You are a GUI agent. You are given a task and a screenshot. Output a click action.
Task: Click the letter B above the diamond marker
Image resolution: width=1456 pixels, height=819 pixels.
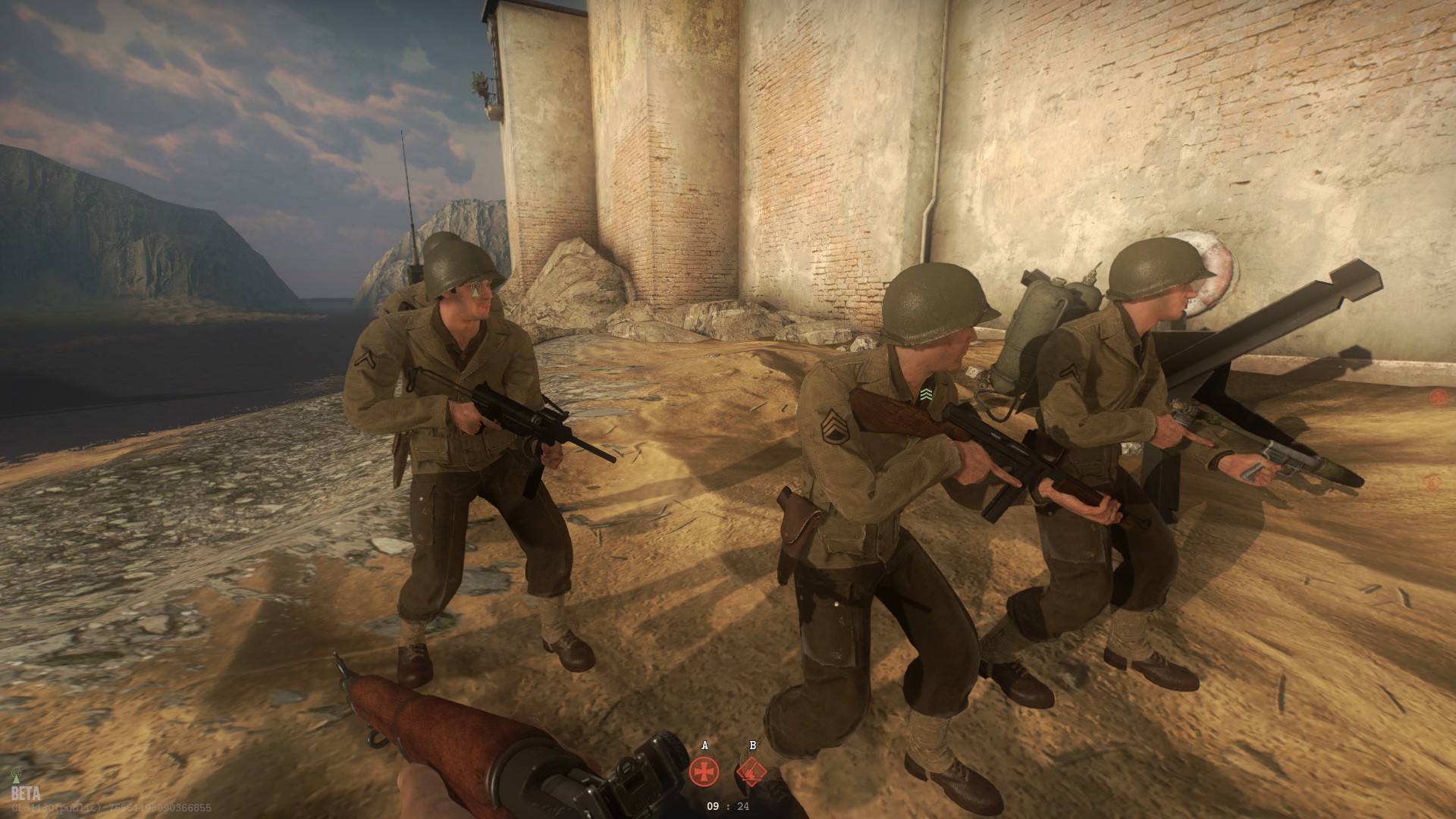pos(752,745)
